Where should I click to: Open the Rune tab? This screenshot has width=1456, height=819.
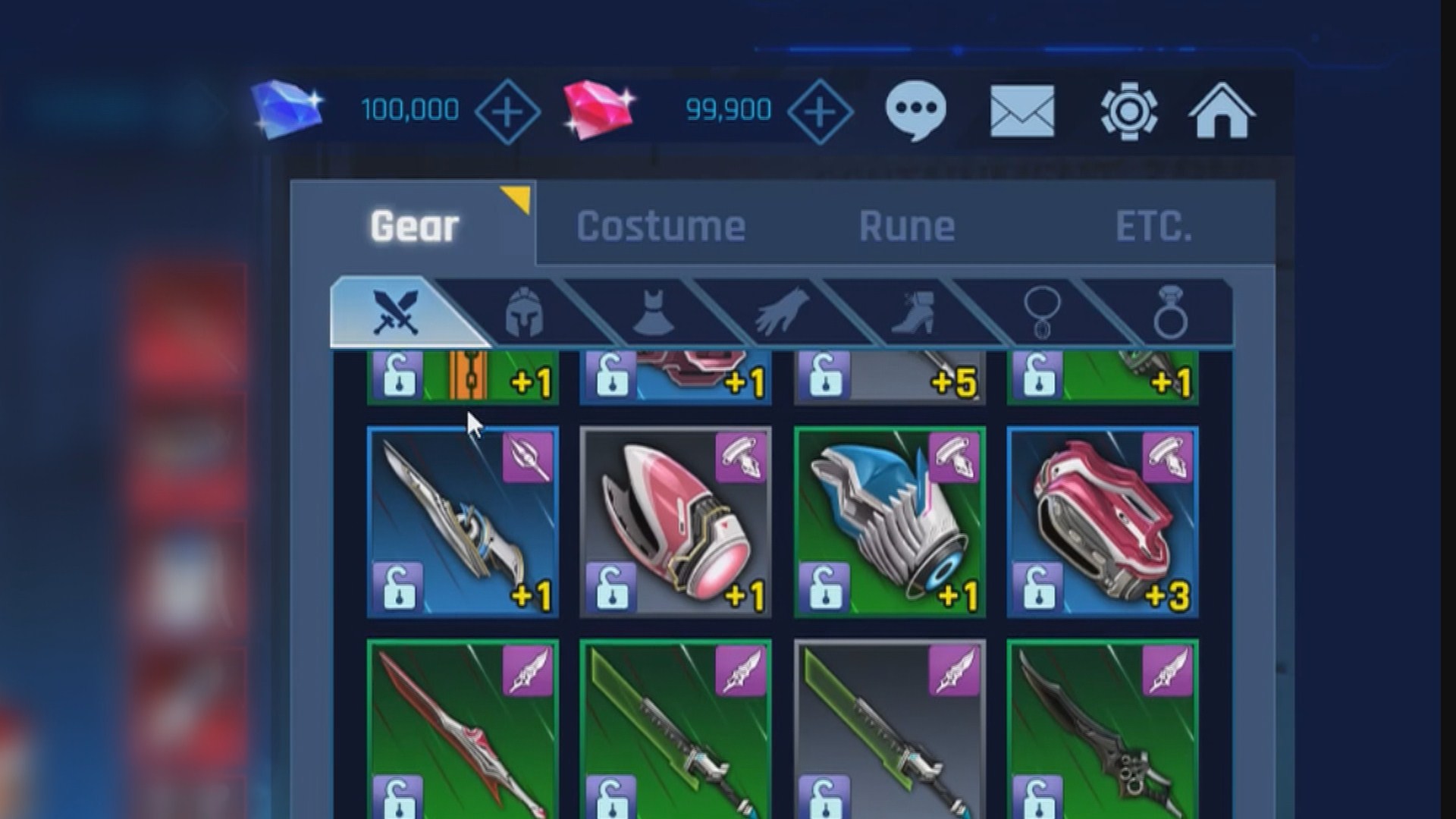click(x=906, y=226)
